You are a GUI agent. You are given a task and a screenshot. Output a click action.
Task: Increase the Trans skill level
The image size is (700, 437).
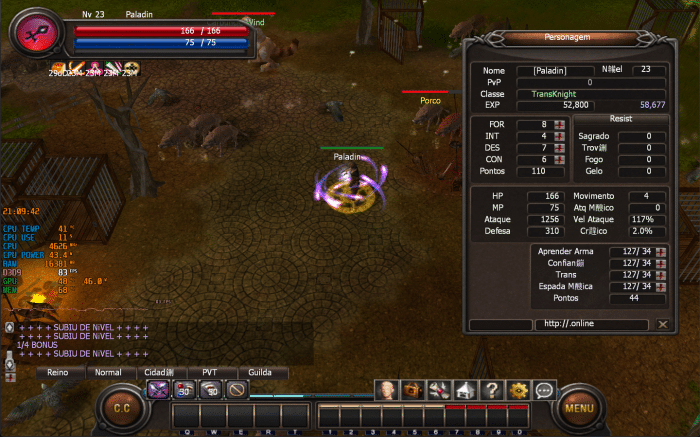[660, 275]
